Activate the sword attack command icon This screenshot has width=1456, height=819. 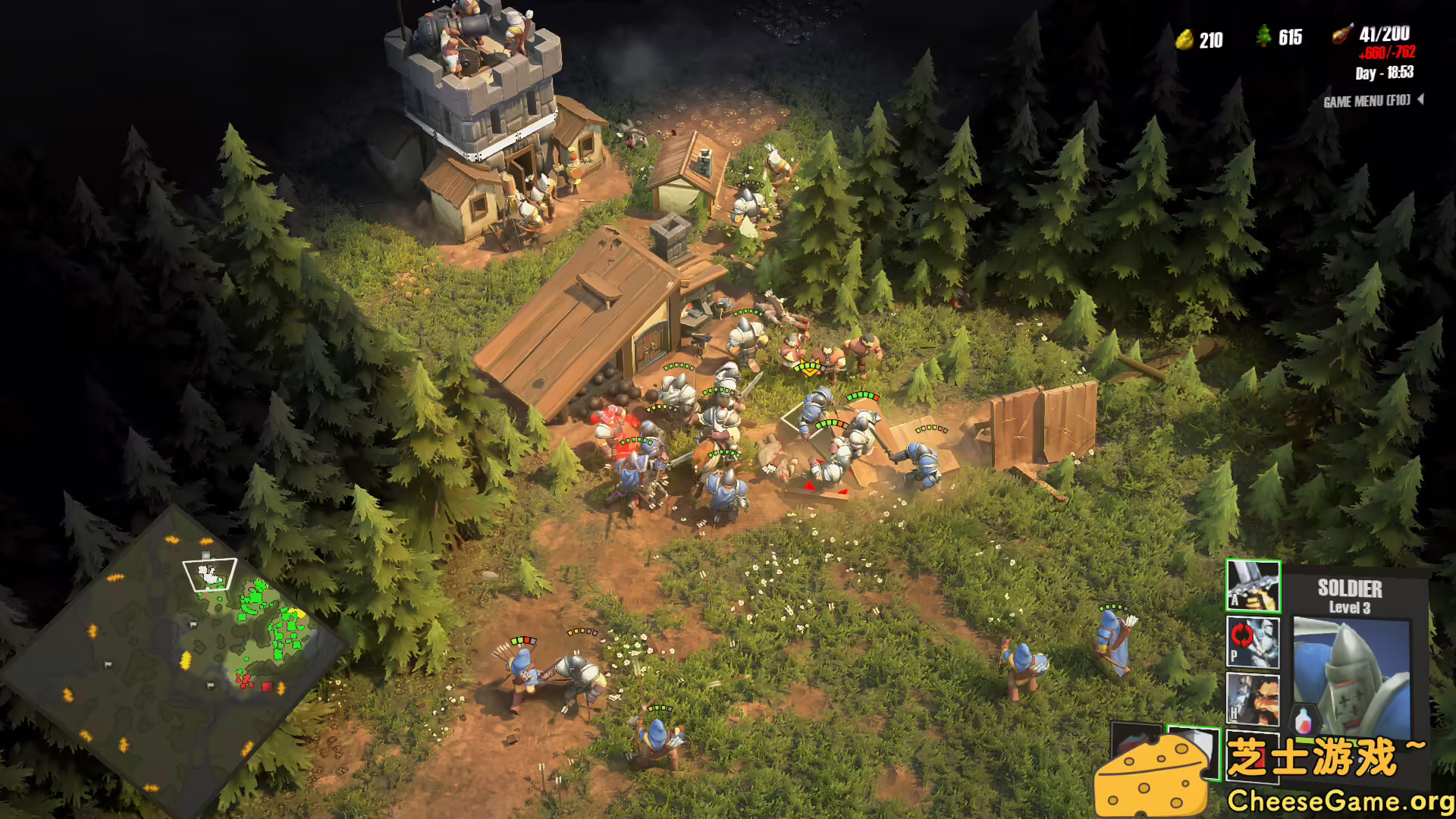pyautogui.click(x=1253, y=586)
